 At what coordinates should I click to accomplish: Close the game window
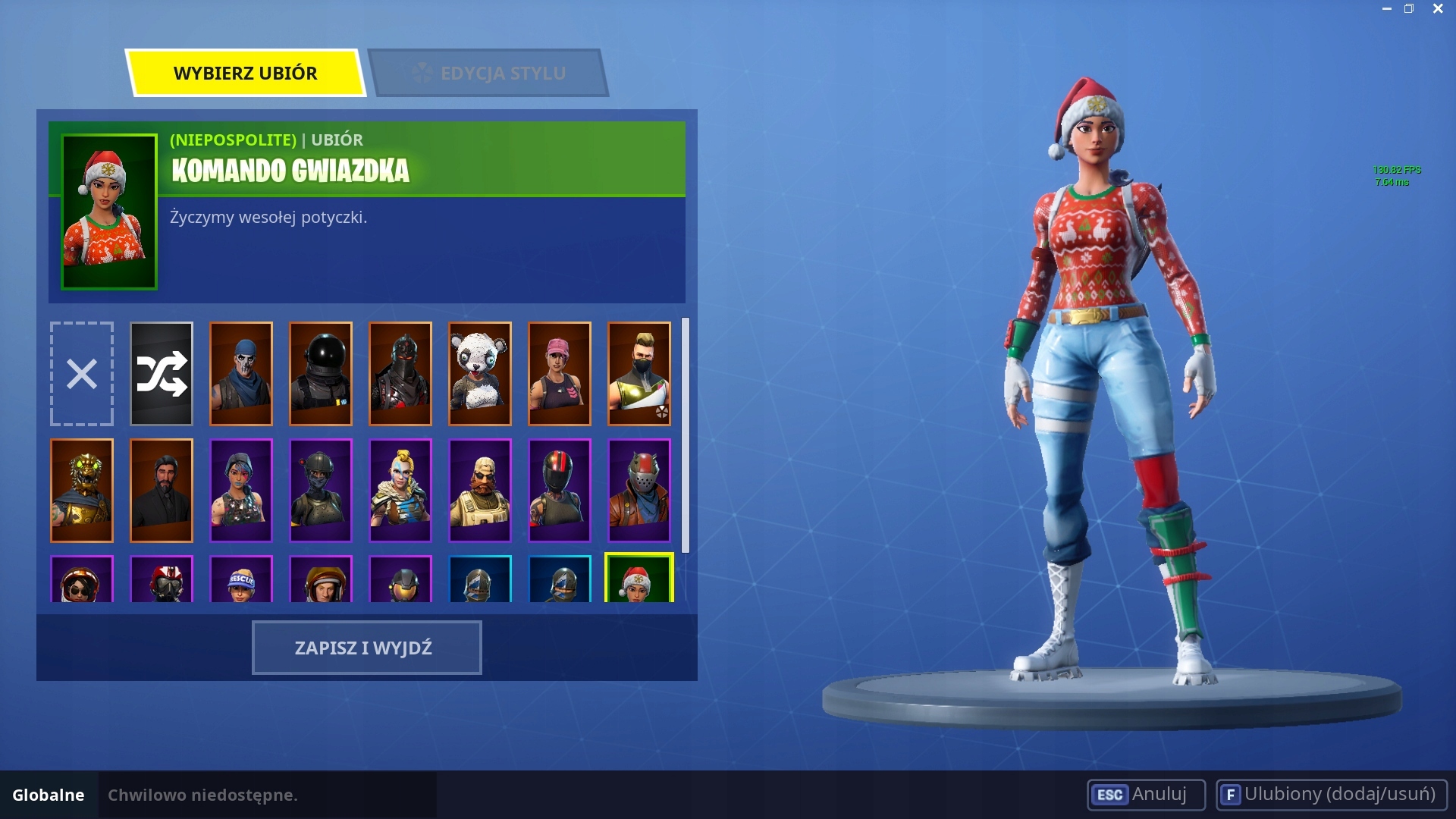pos(1438,9)
